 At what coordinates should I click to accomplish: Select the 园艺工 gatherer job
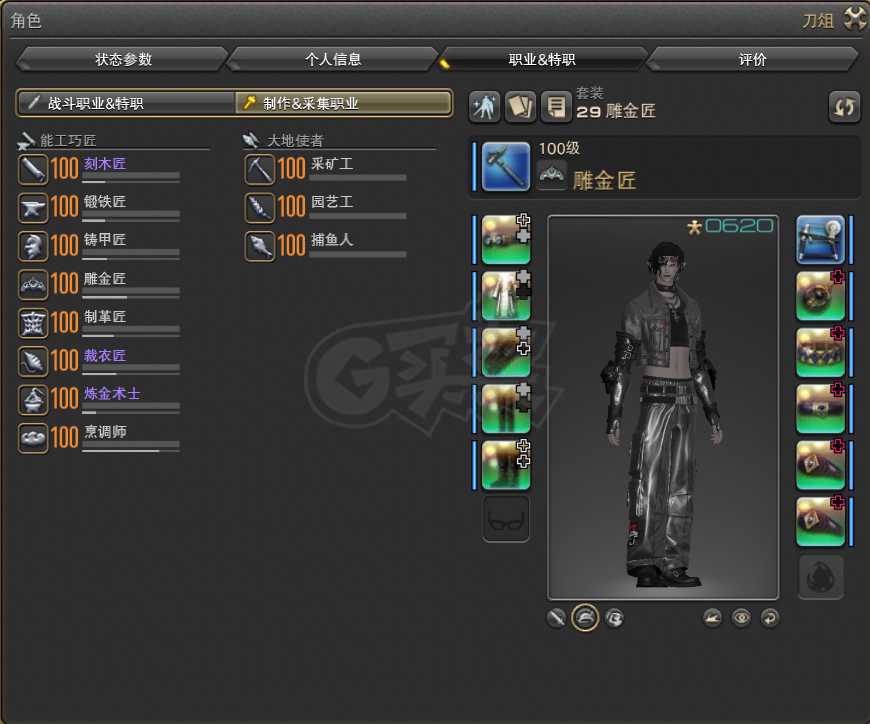pyautogui.click(x=331, y=203)
